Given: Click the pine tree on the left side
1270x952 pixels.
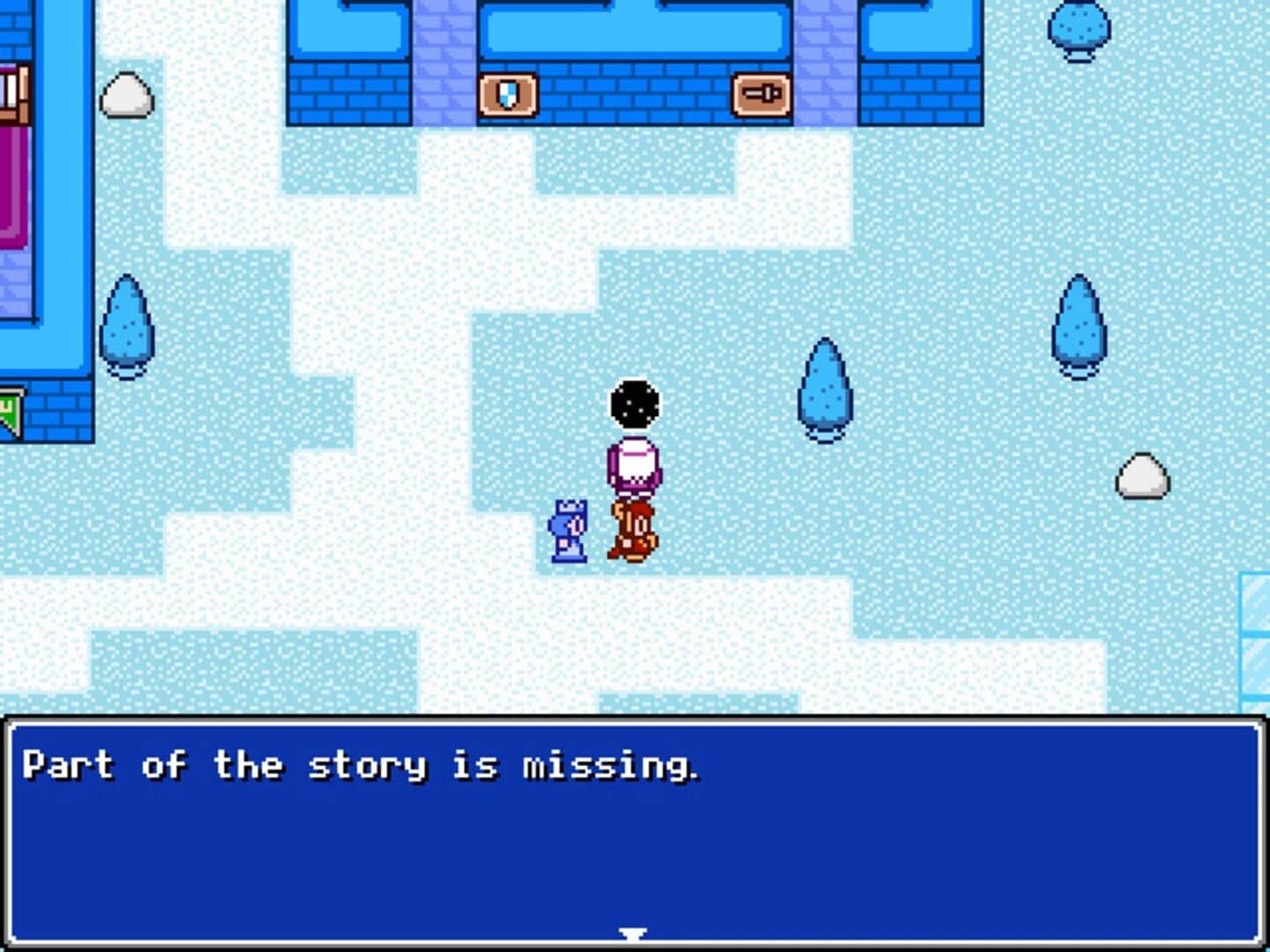Looking at the screenshot, I should [x=129, y=326].
